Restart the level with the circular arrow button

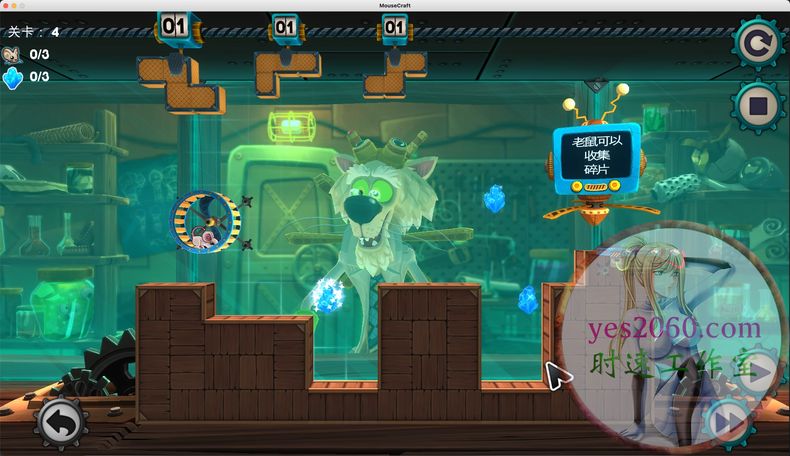(758, 44)
